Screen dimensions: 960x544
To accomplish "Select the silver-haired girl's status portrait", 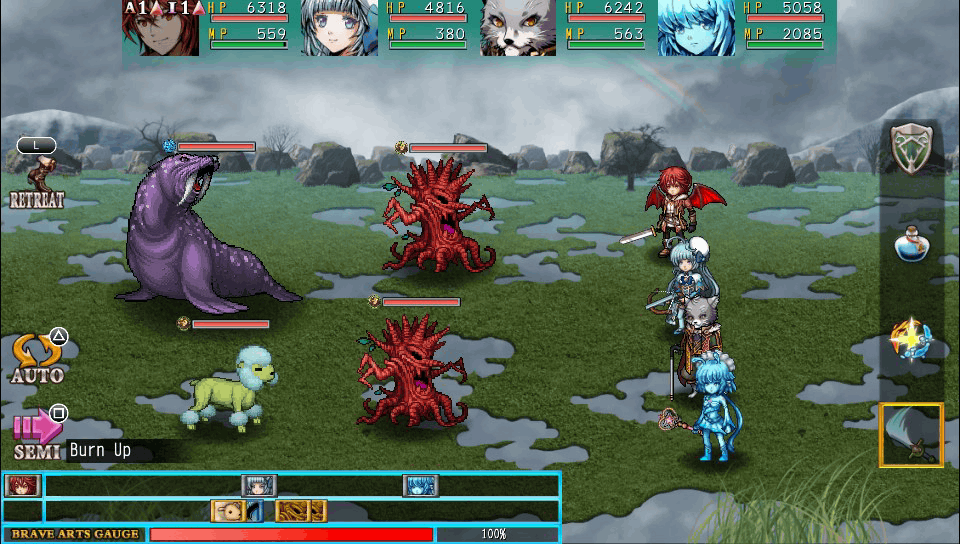I will pos(340,27).
